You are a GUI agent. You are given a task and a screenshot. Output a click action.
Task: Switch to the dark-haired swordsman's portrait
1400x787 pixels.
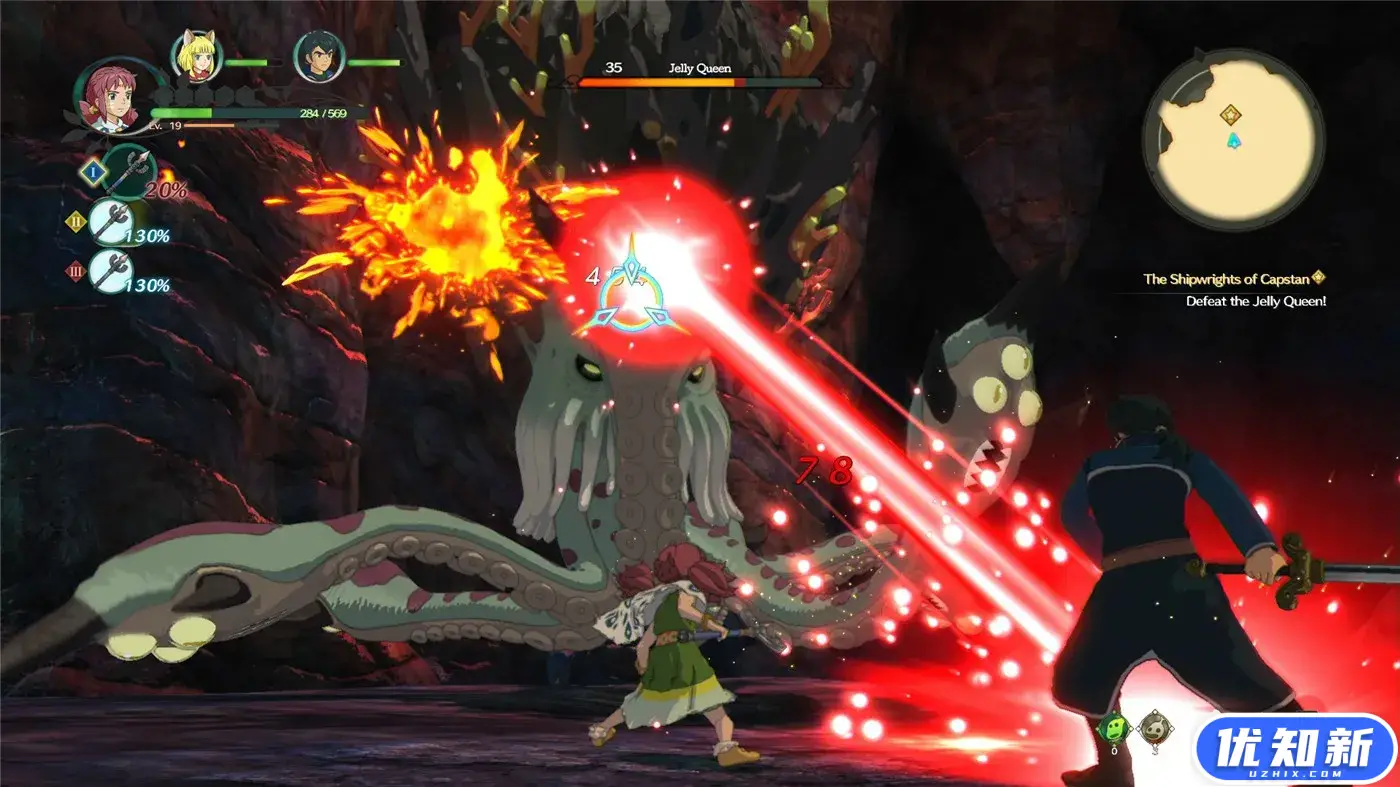(x=319, y=57)
